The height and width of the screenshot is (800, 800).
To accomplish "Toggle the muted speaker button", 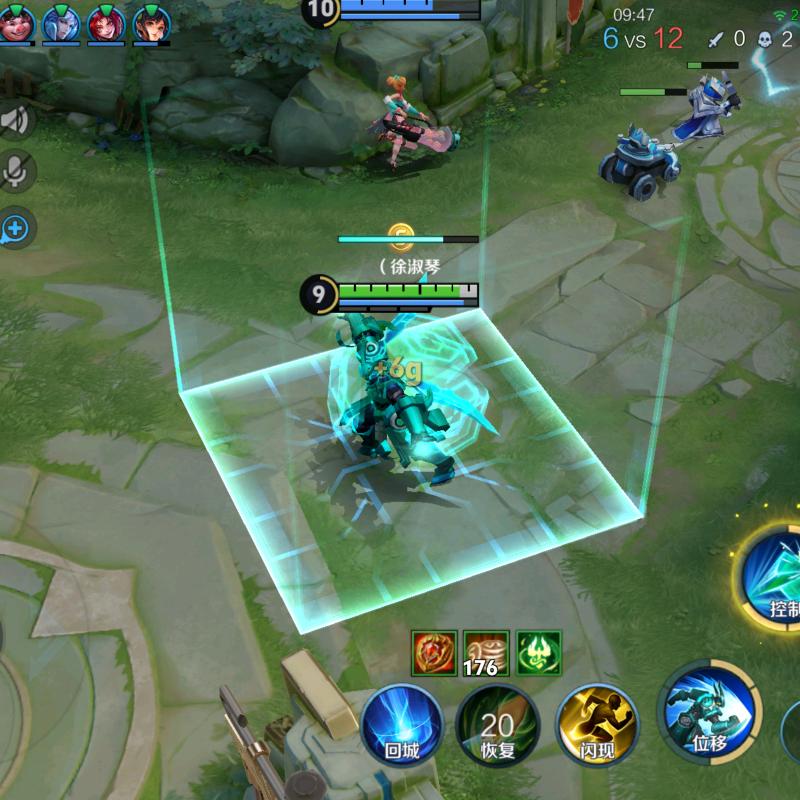I will pyautogui.click(x=16, y=121).
